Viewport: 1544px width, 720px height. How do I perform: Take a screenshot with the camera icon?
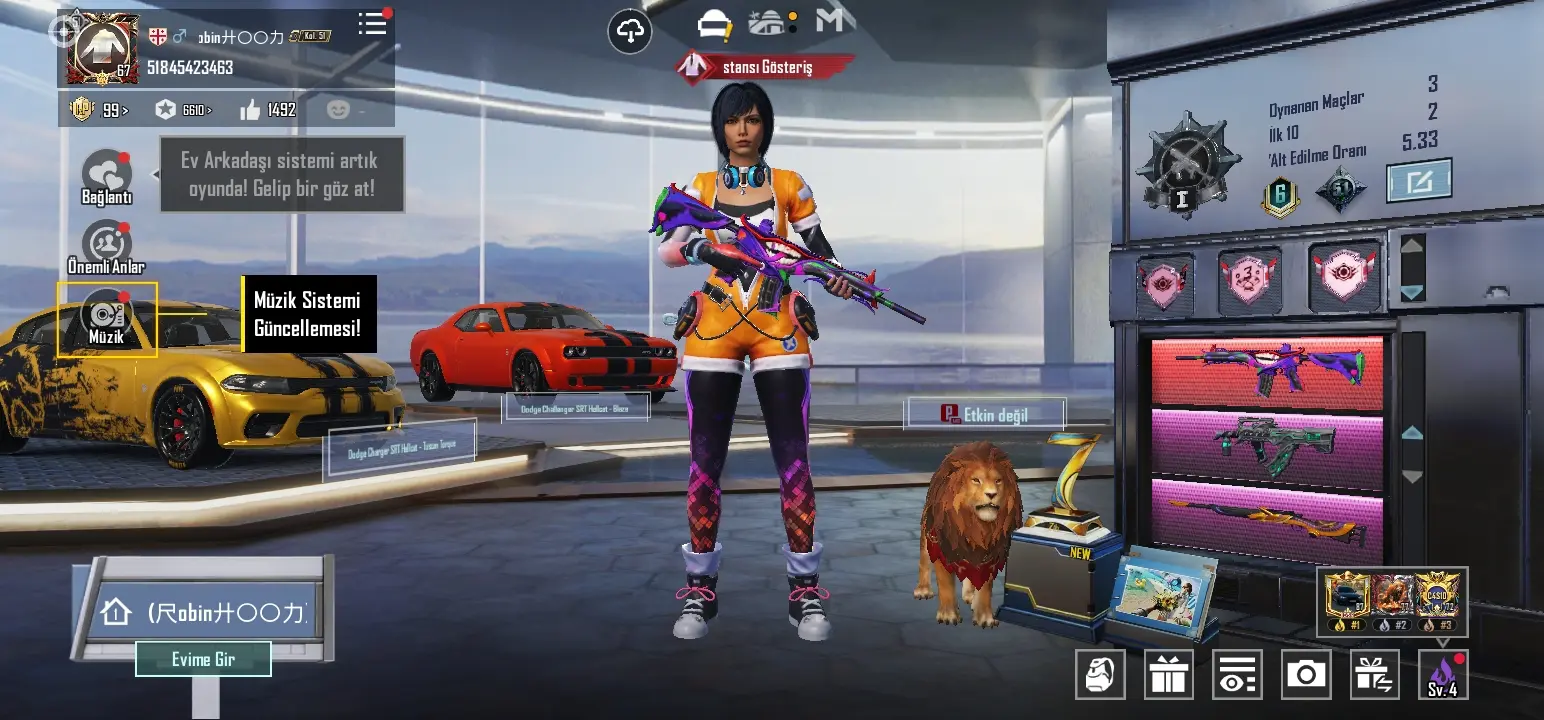(1306, 674)
